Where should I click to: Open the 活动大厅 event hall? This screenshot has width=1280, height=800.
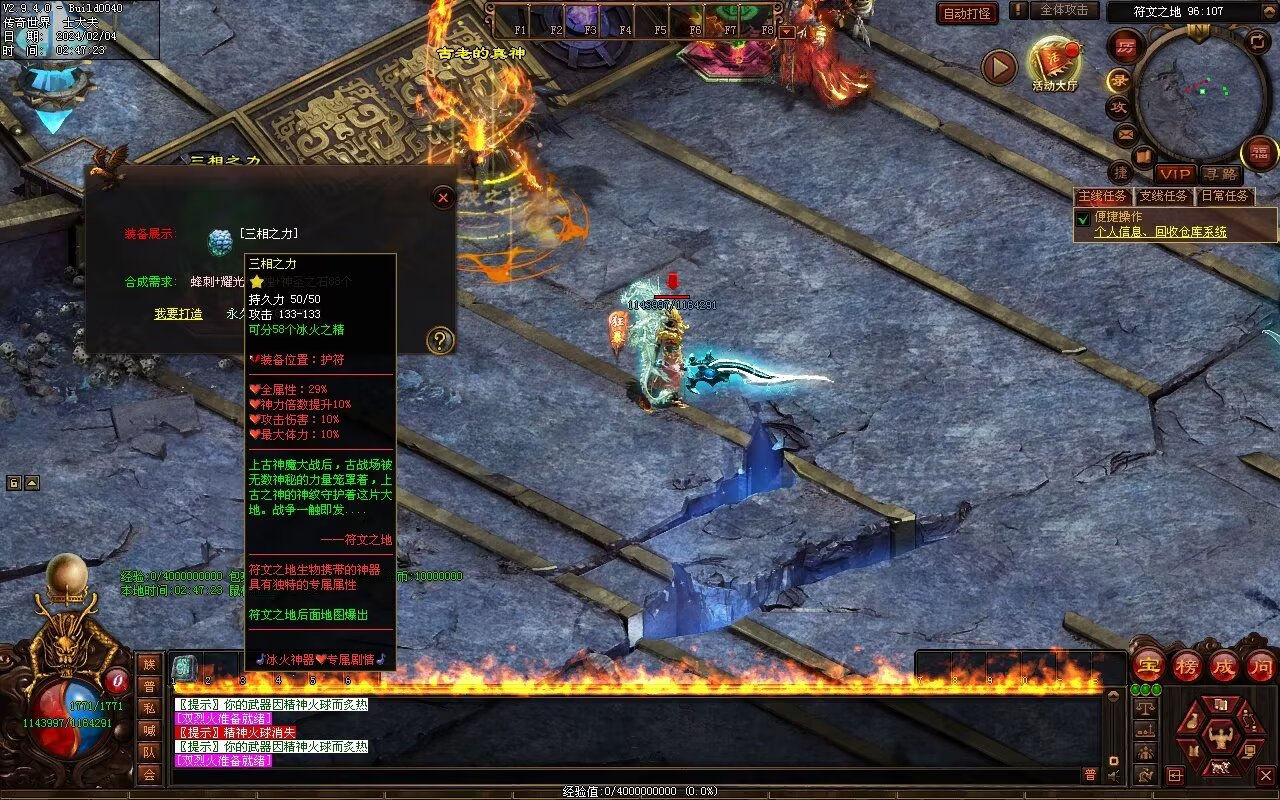click(x=1054, y=63)
